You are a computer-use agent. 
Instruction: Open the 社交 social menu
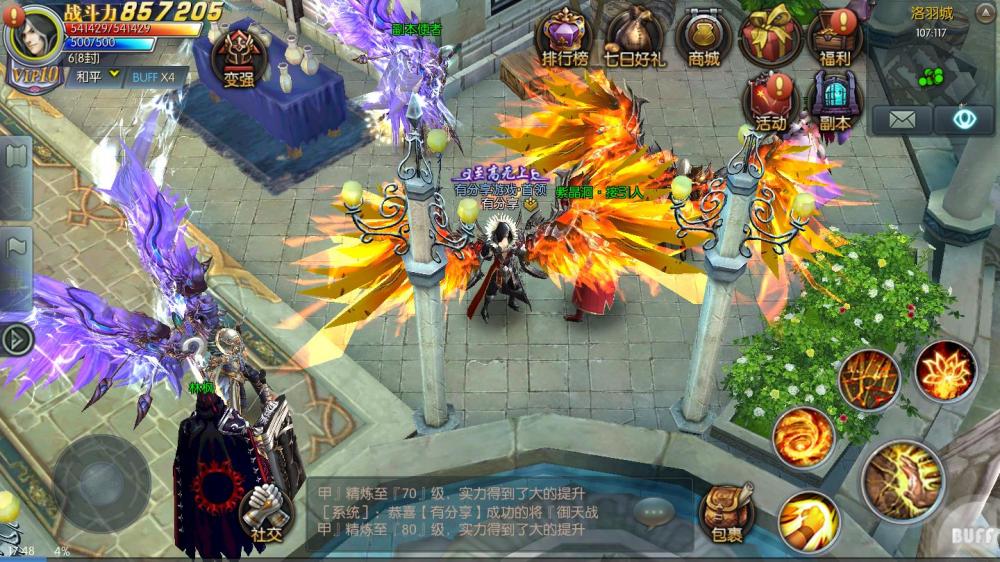[265, 513]
